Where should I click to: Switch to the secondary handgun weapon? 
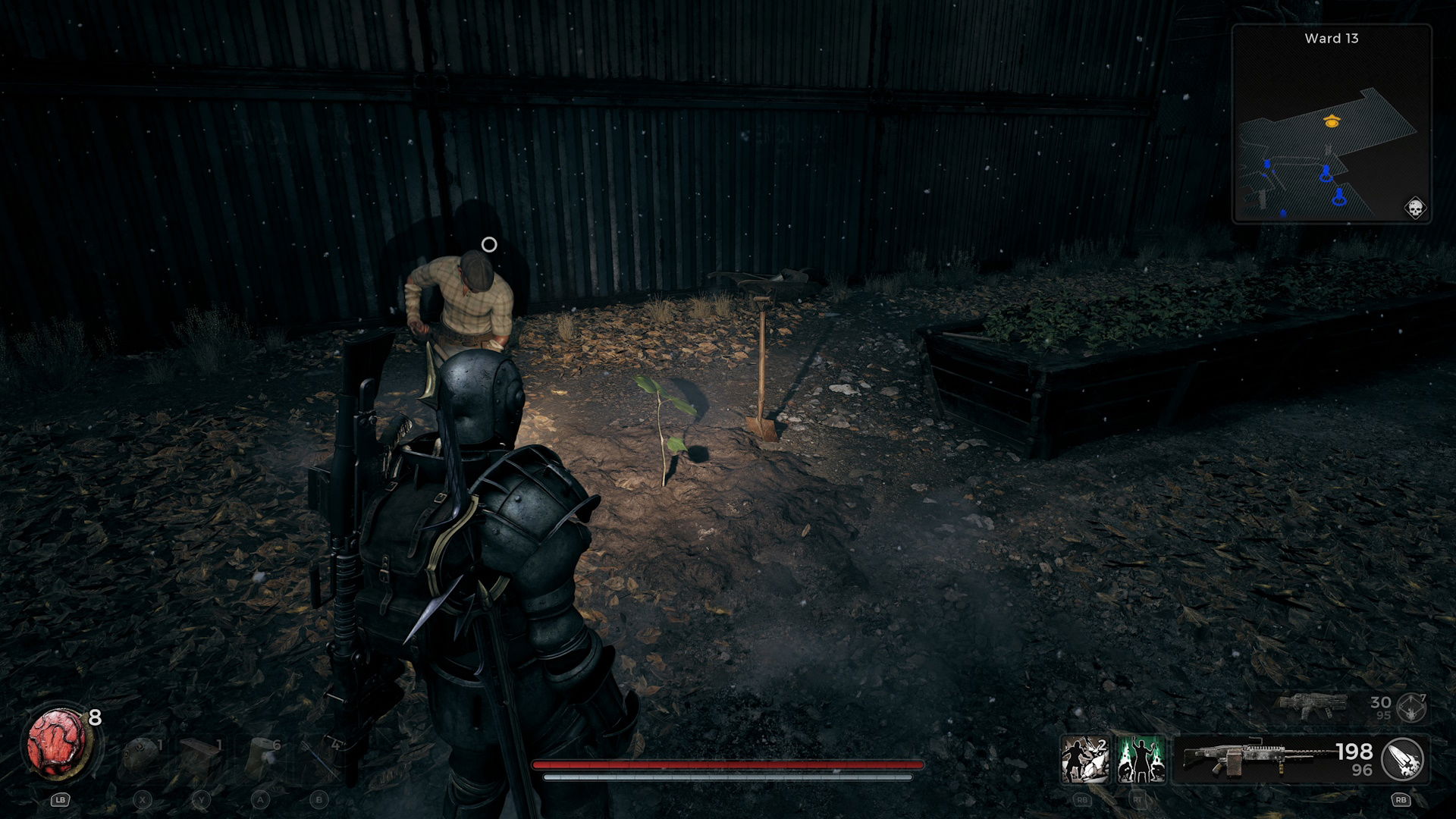click(1312, 706)
